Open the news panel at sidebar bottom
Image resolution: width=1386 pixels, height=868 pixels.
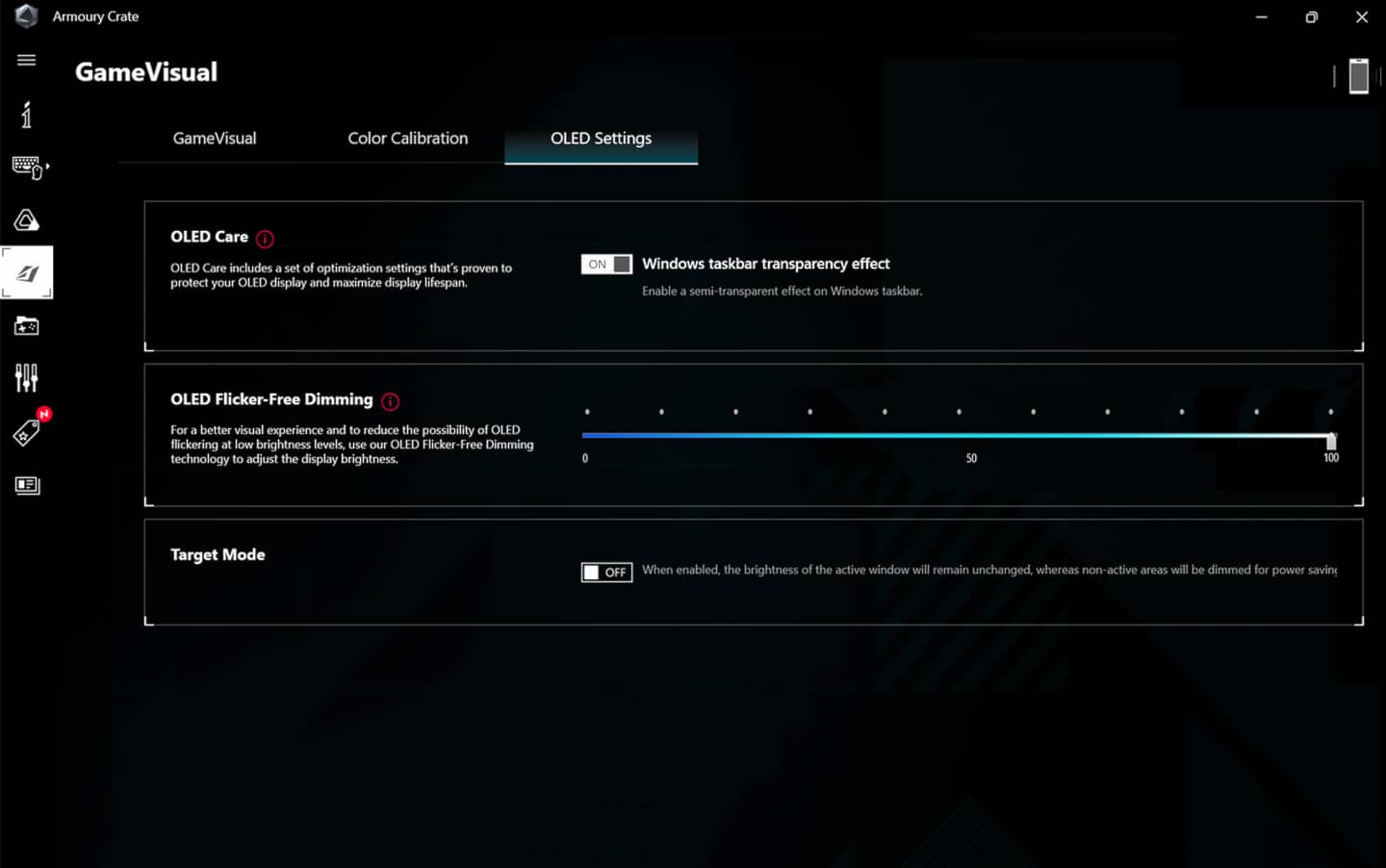(28, 485)
